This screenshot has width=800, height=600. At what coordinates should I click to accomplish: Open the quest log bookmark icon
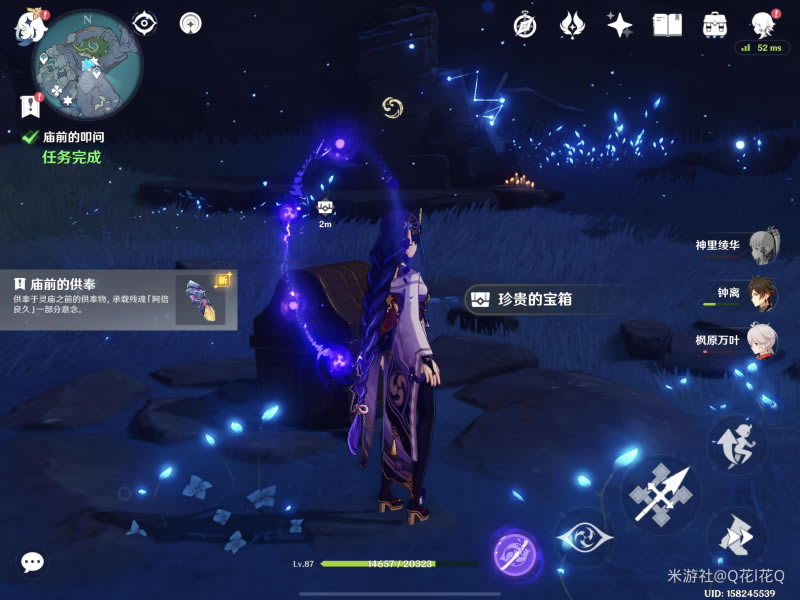(28, 104)
